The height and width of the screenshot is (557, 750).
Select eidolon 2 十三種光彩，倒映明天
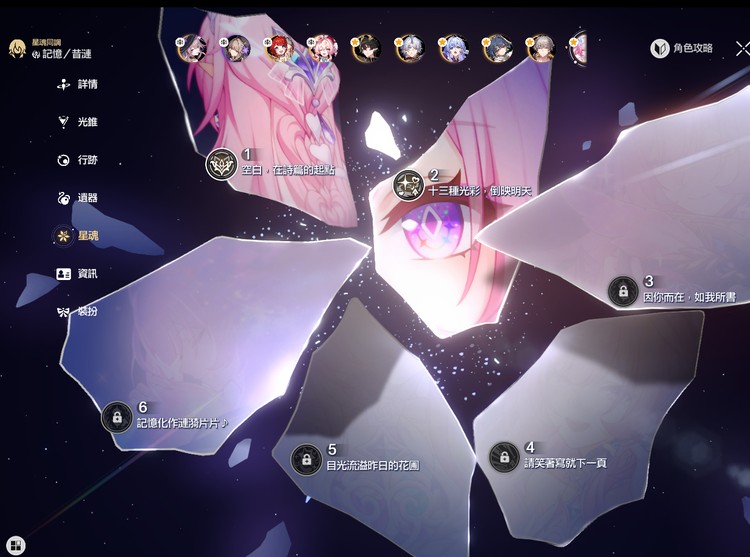coord(408,184)
